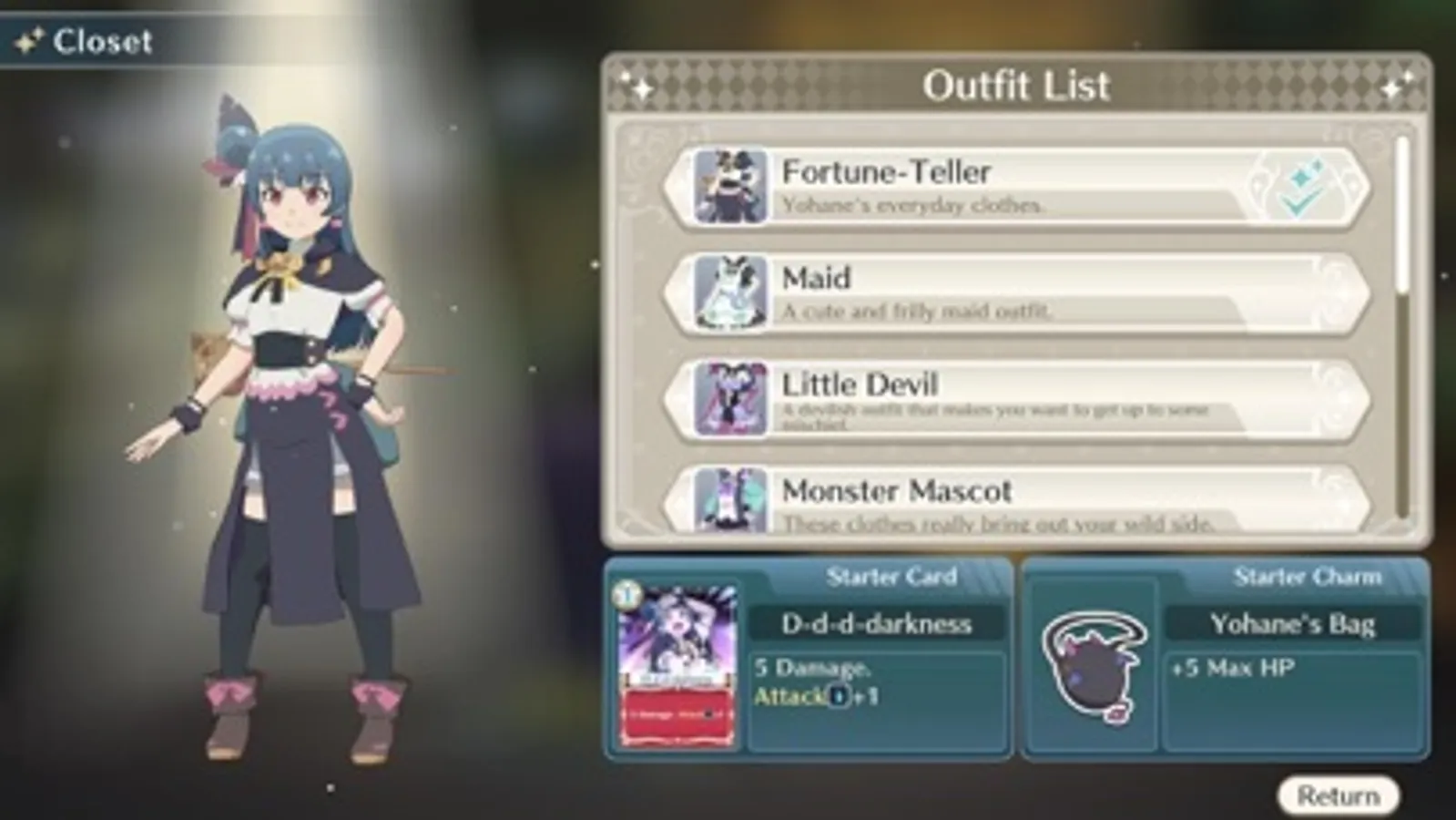Open the Starter Charm panel header
Viewport: 1456px width, 820px height.
(x=1311, y=575)
